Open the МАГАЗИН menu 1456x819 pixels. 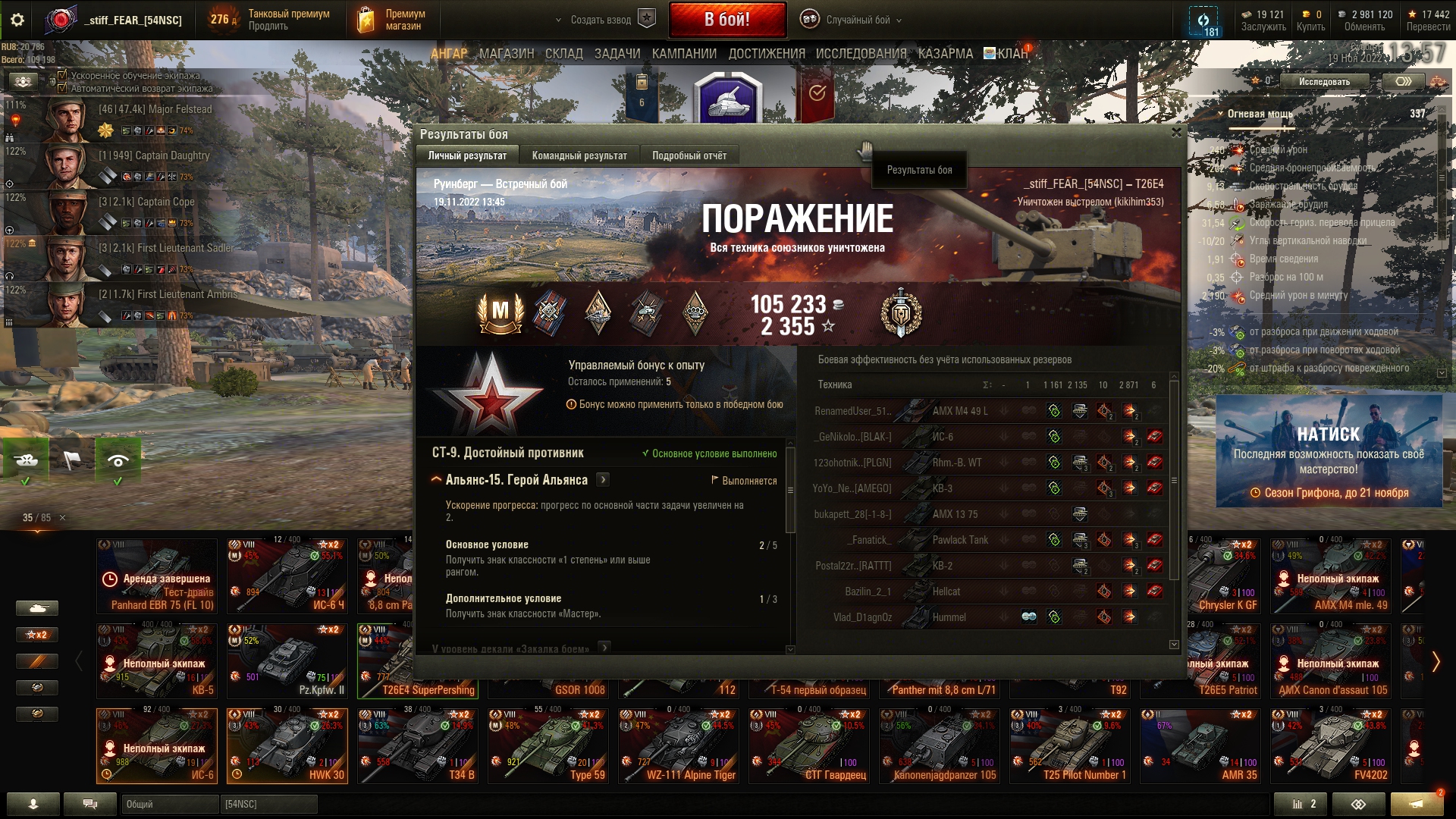tap(507, 54)
